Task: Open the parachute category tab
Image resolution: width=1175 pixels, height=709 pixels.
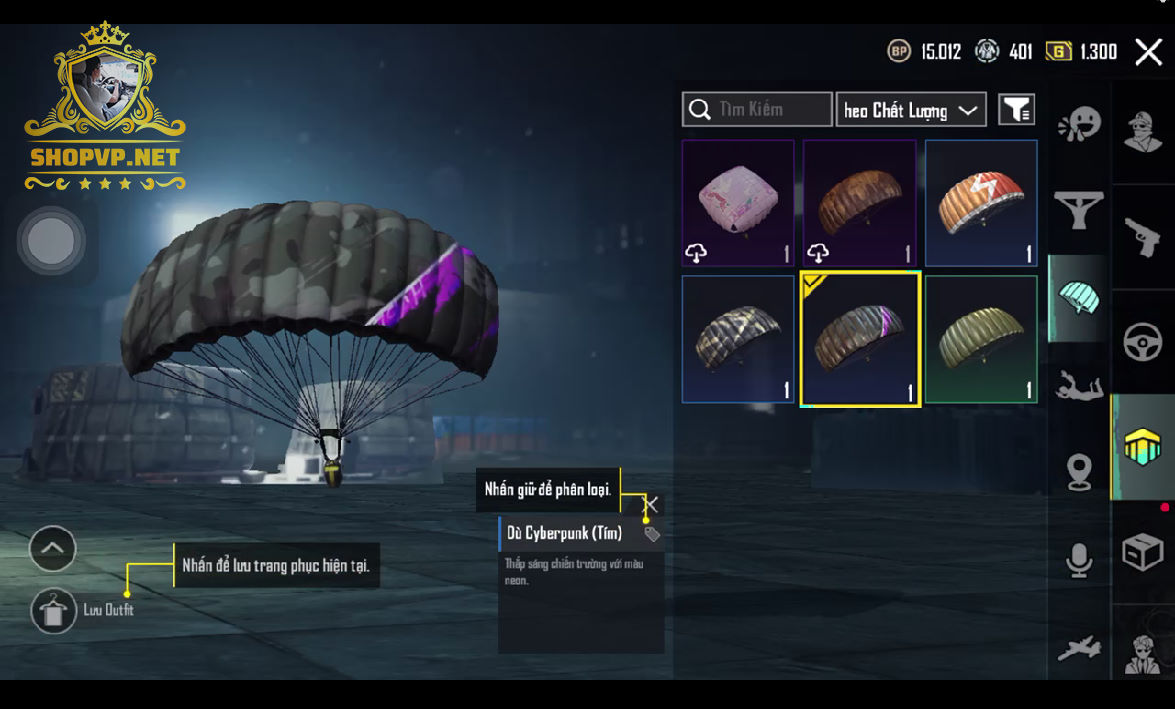Action: (1078, 297)
